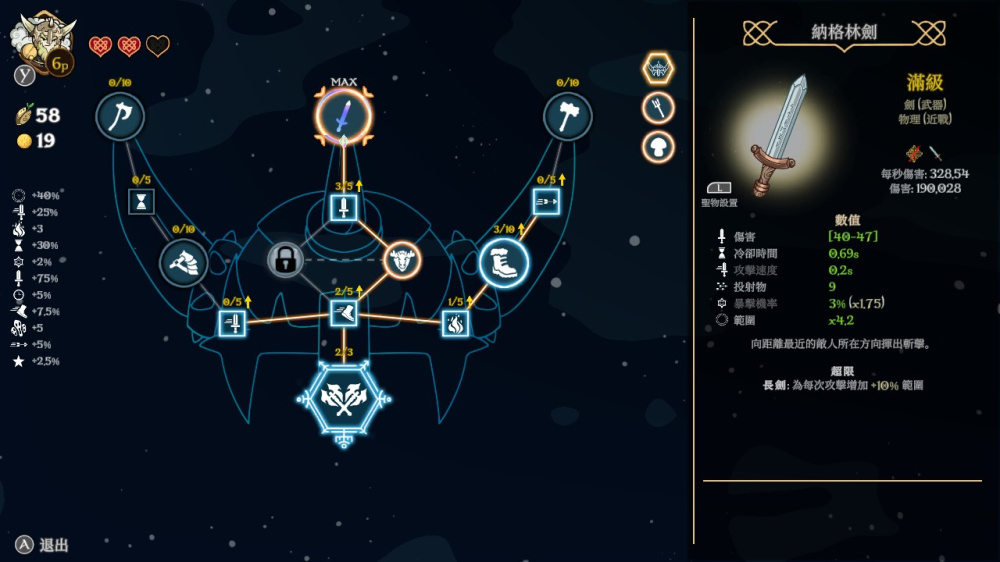Select the hammer skill node
The height and width of the screenshot is (562, 1000).
[567, 117]
